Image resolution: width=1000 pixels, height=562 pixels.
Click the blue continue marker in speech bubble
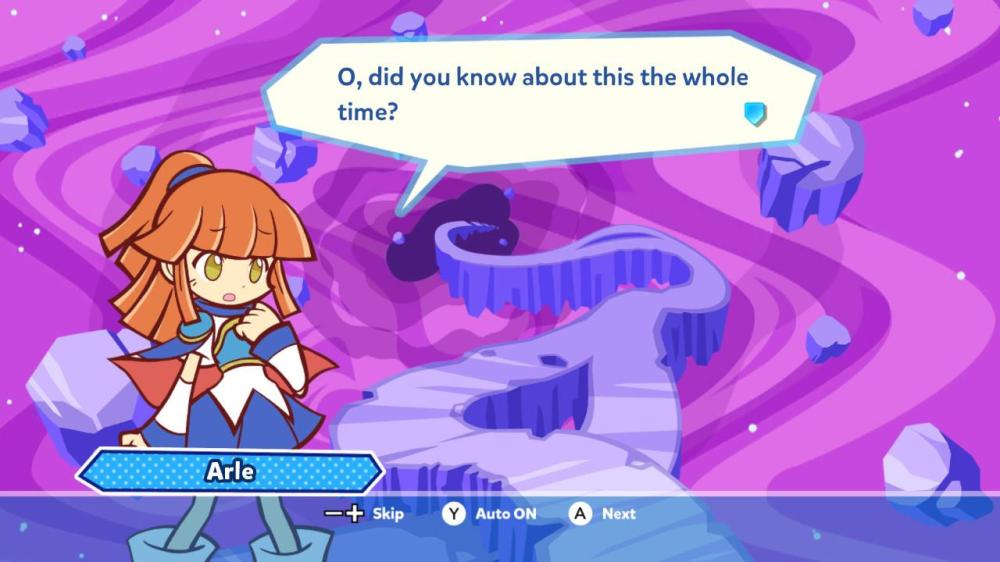pyautogui.click(x=755, y=113)
